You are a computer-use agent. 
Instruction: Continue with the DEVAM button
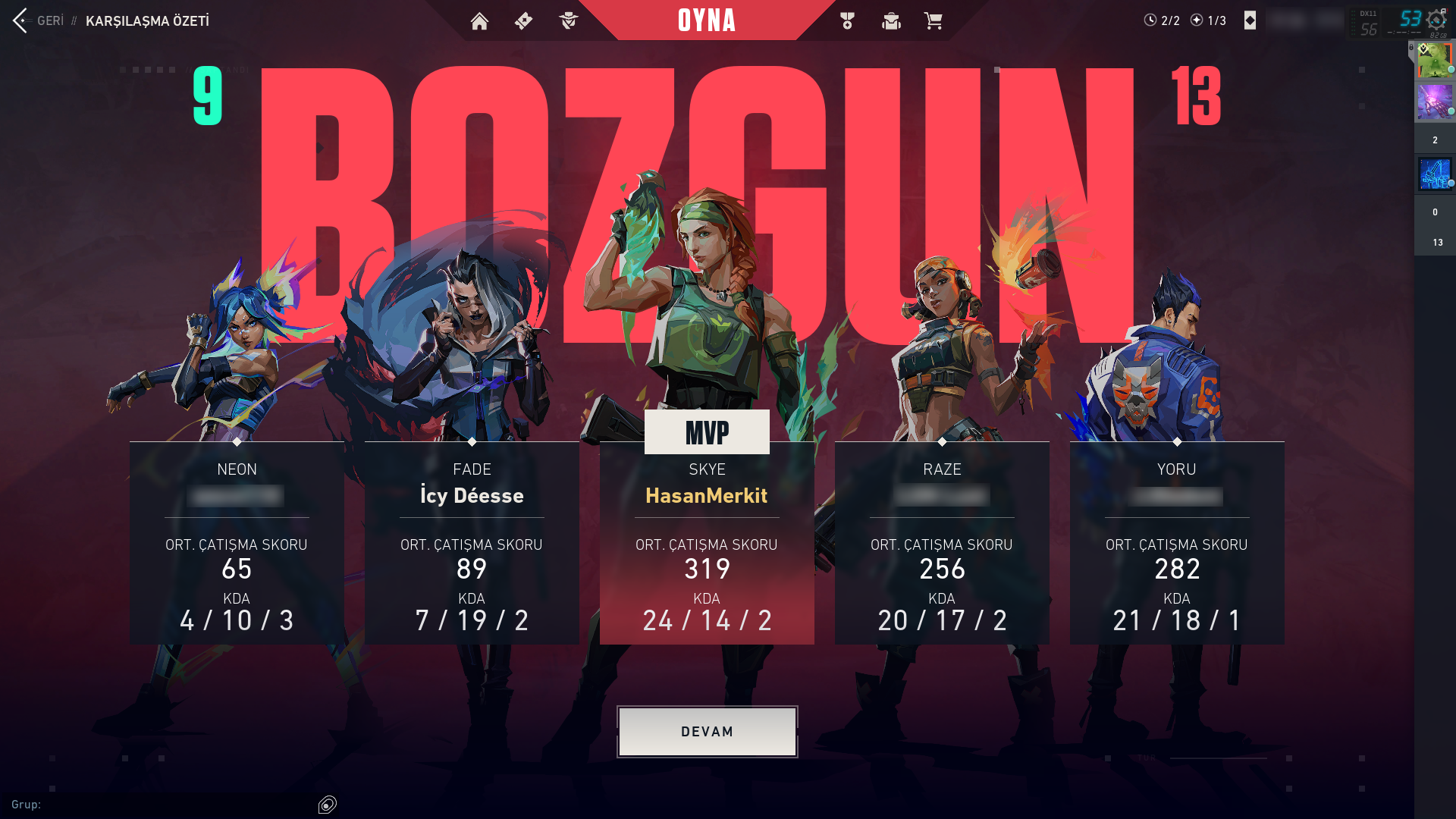(707, 732)
